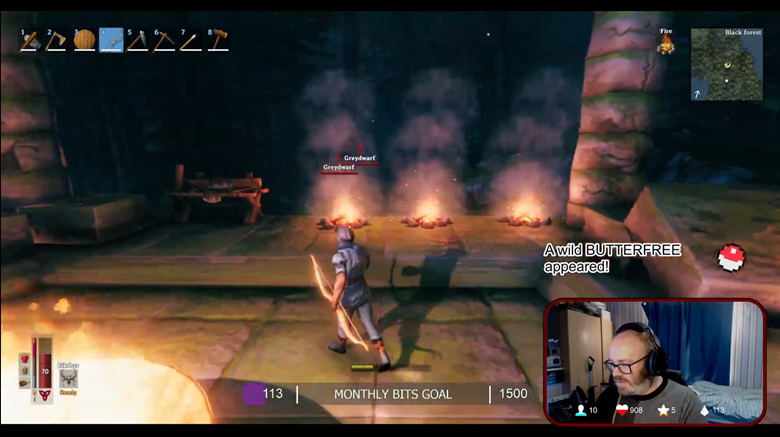Click the raspberry food icon

(x=25, y=357)
